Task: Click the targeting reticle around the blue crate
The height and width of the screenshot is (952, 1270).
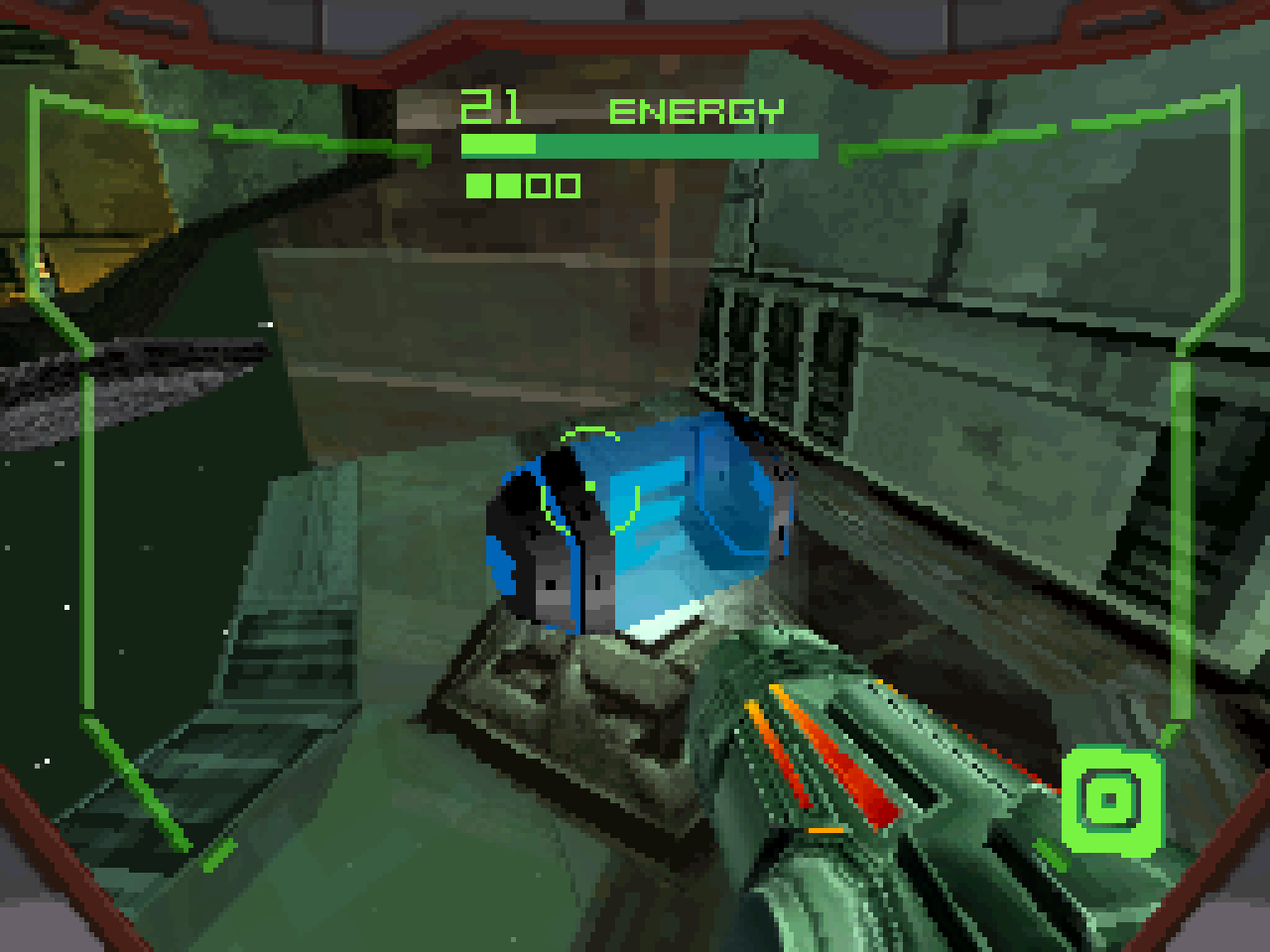Action: [590, 486]
